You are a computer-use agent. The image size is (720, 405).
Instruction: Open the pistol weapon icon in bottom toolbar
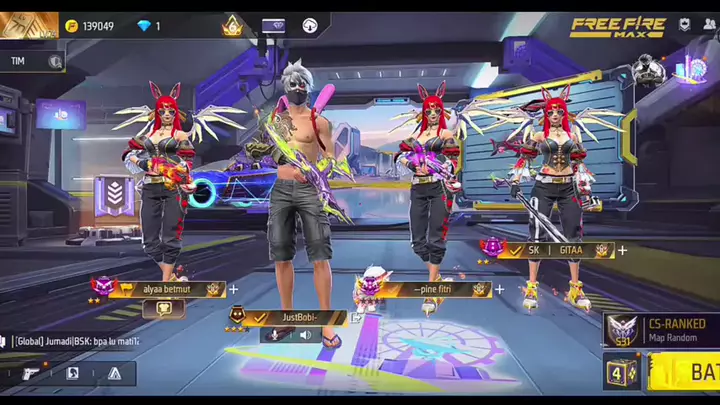point(31,373)
